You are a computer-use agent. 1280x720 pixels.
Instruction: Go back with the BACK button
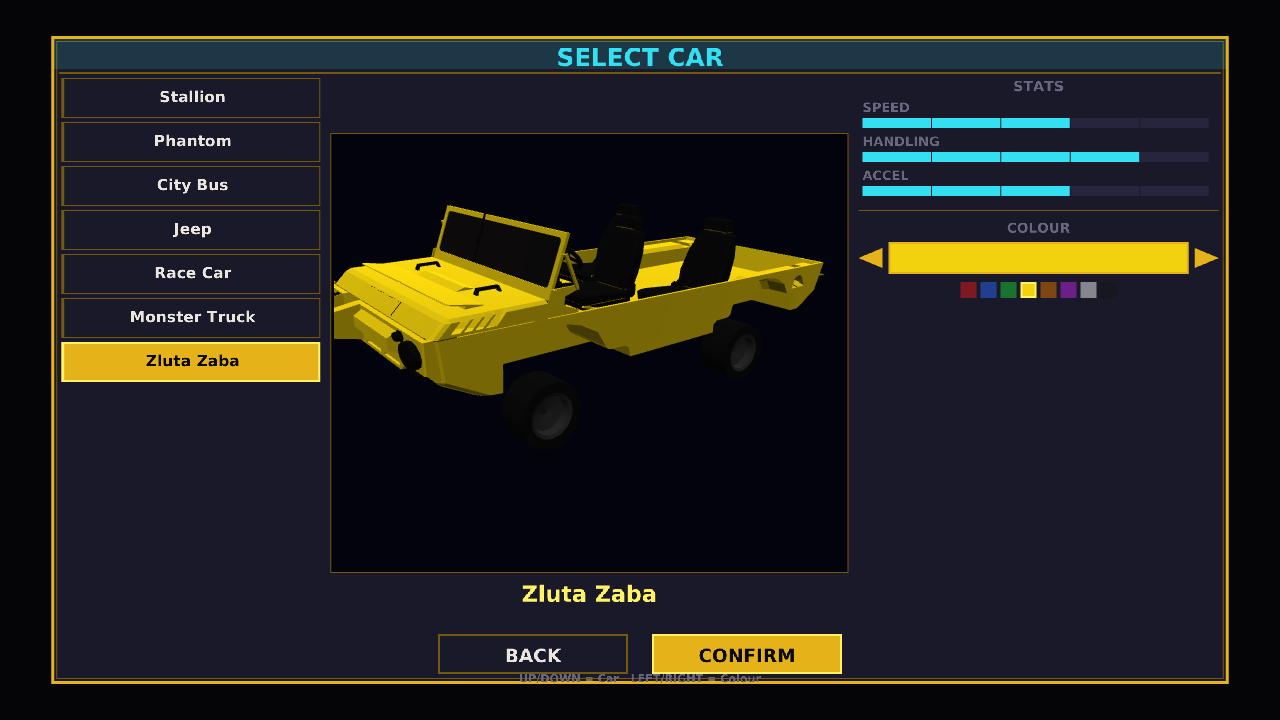(x=532, y=655)
